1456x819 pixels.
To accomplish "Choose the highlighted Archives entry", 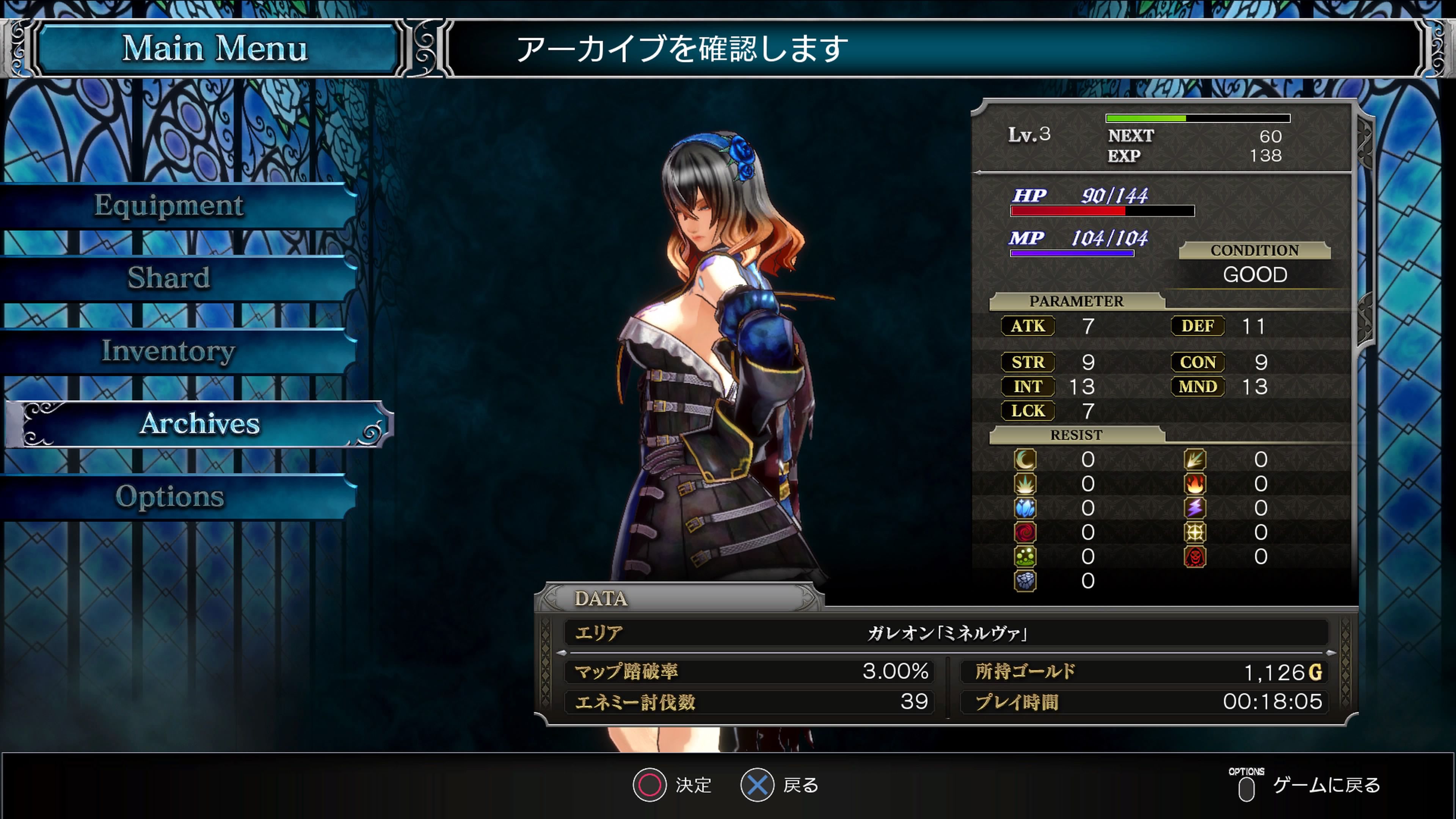I will point(199,424).
